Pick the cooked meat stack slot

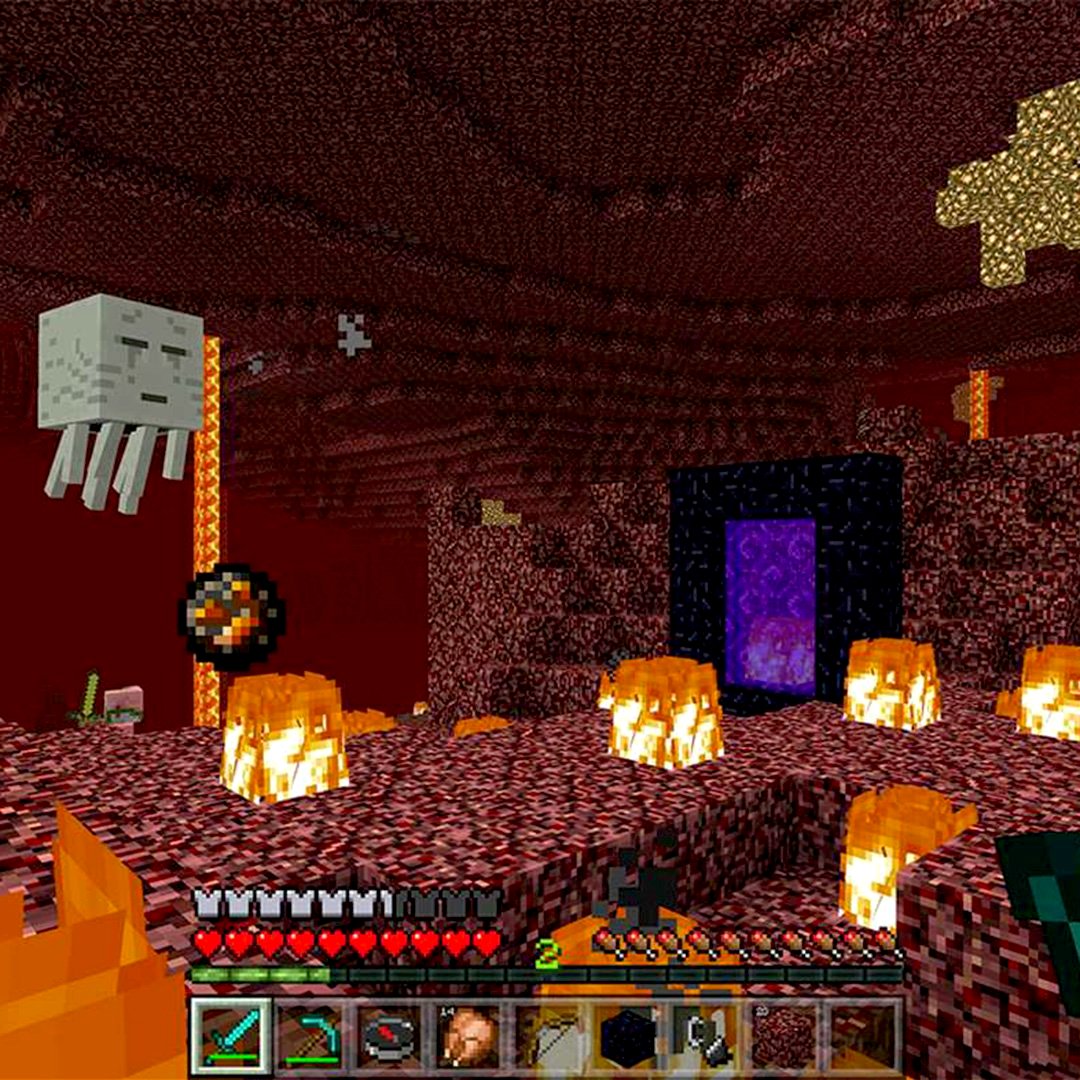469,1036
